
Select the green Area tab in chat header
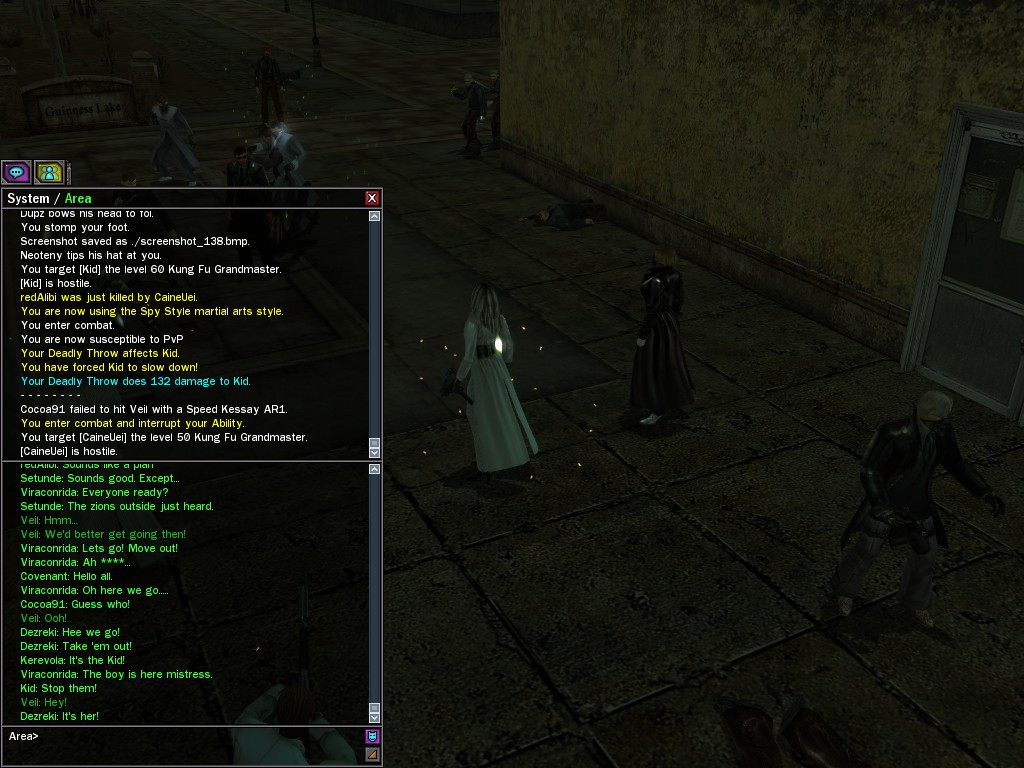pos(78,198)
